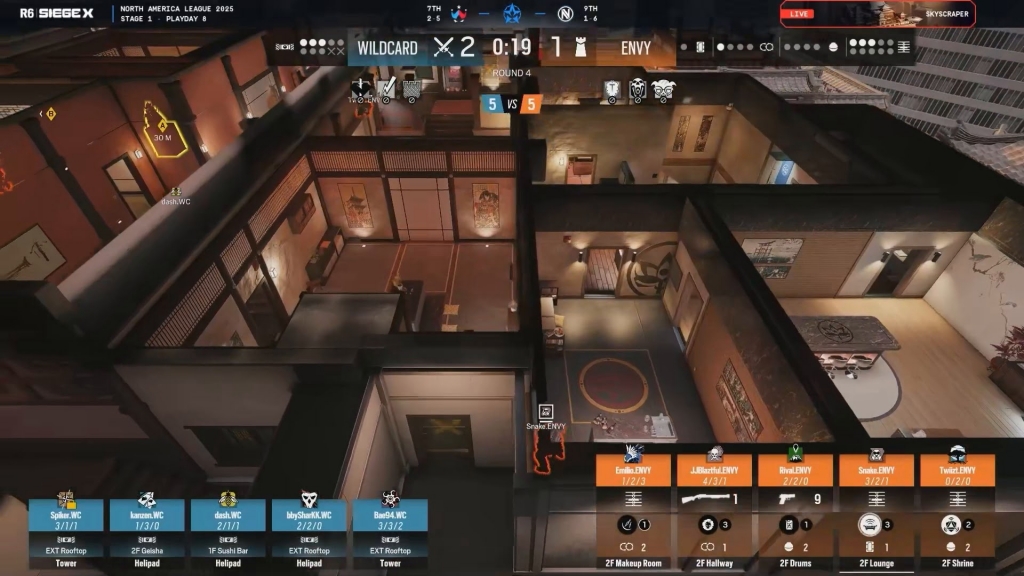Pick Snake.ENVY player card
This screenshot has width=1024, height=576.
[876, 470]
